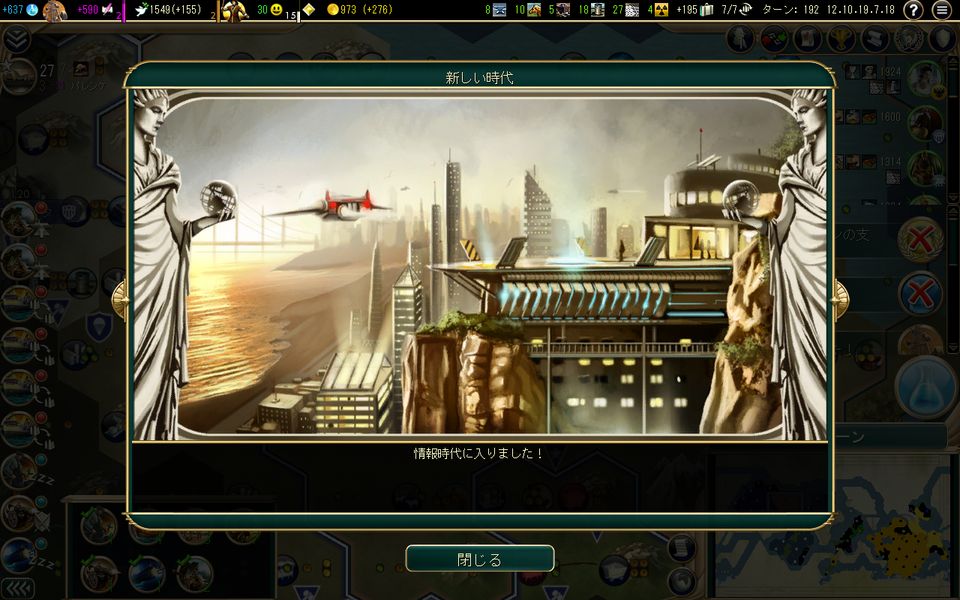This screenshot has width=960, height=600.
Task: Open the game menu with three lines
Action: (942, 10)
